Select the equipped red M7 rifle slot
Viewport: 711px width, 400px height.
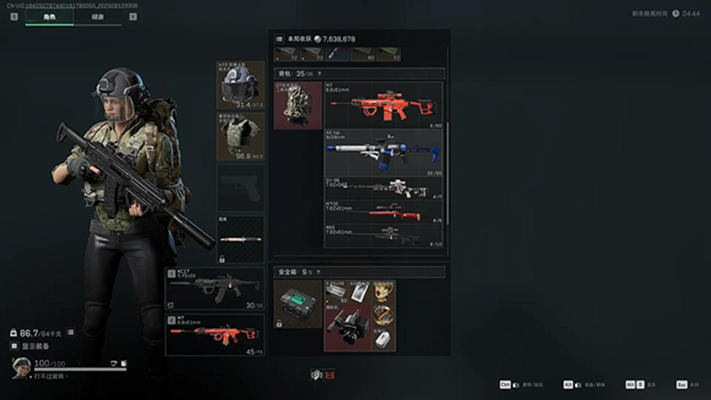[215, 335]
